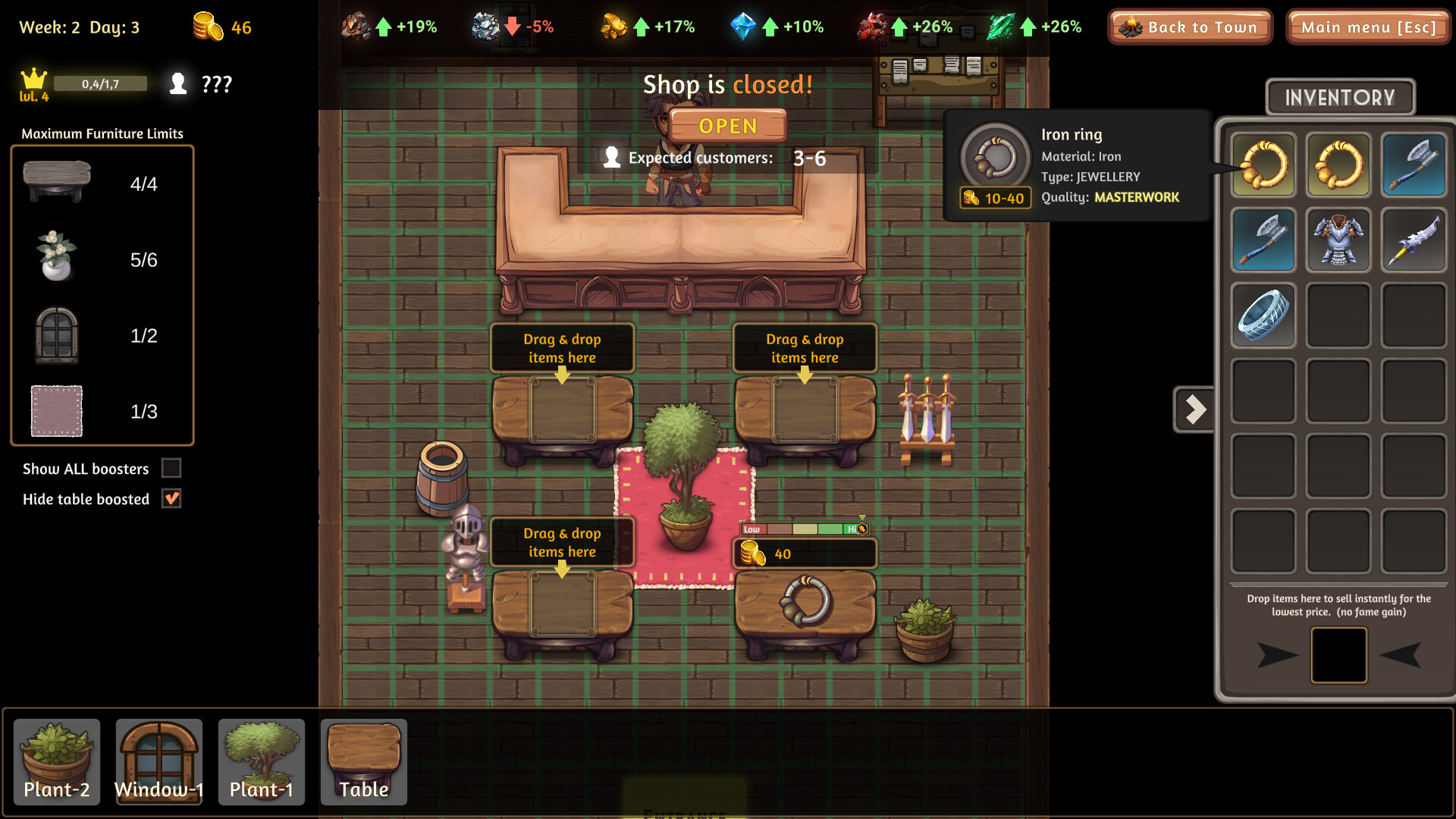Select the armor chestplate in inventory
Viewport: 1456px width, 819px height.
tap(1338, 240)
